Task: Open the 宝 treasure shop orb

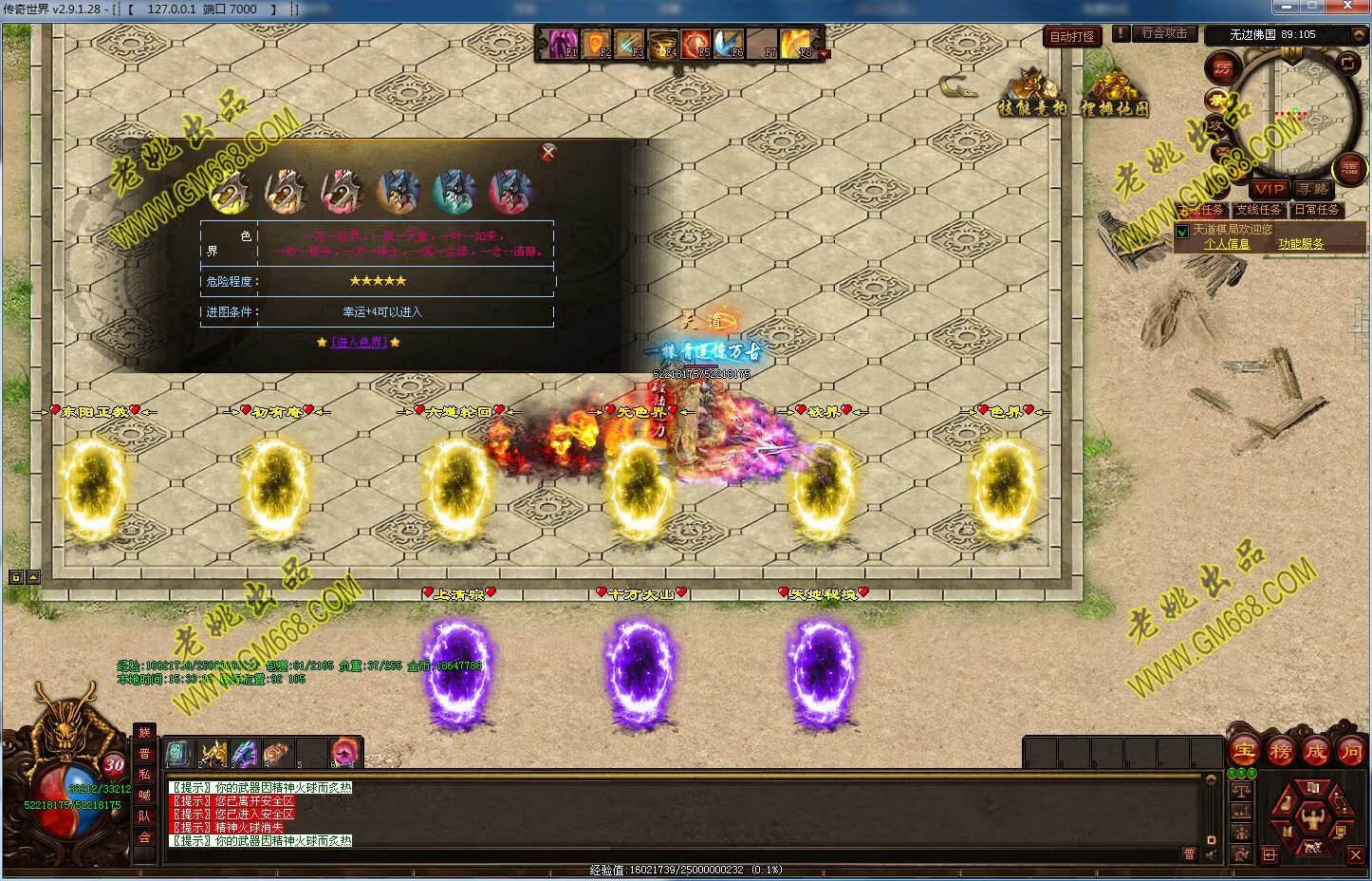Action: (1244, 752)
